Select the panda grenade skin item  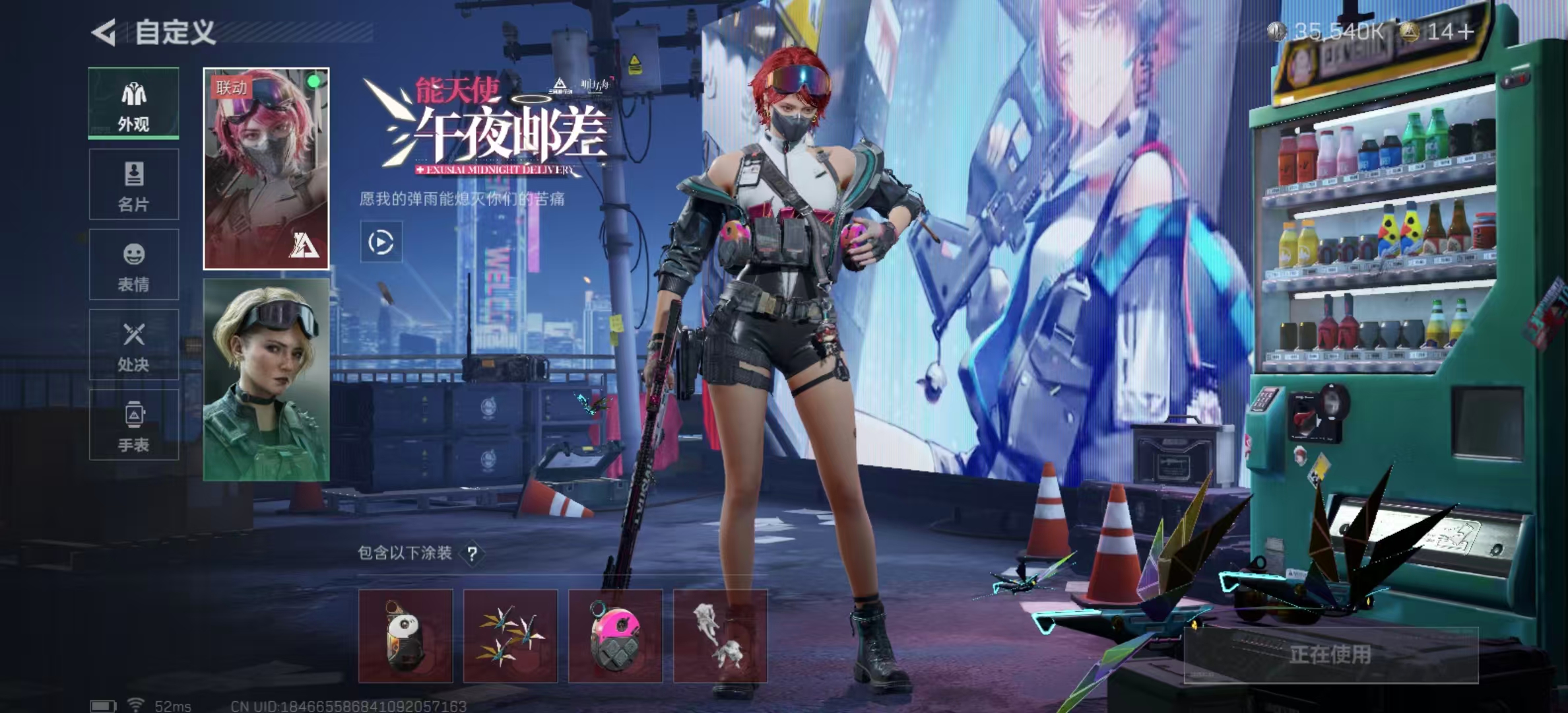point(405,635)
